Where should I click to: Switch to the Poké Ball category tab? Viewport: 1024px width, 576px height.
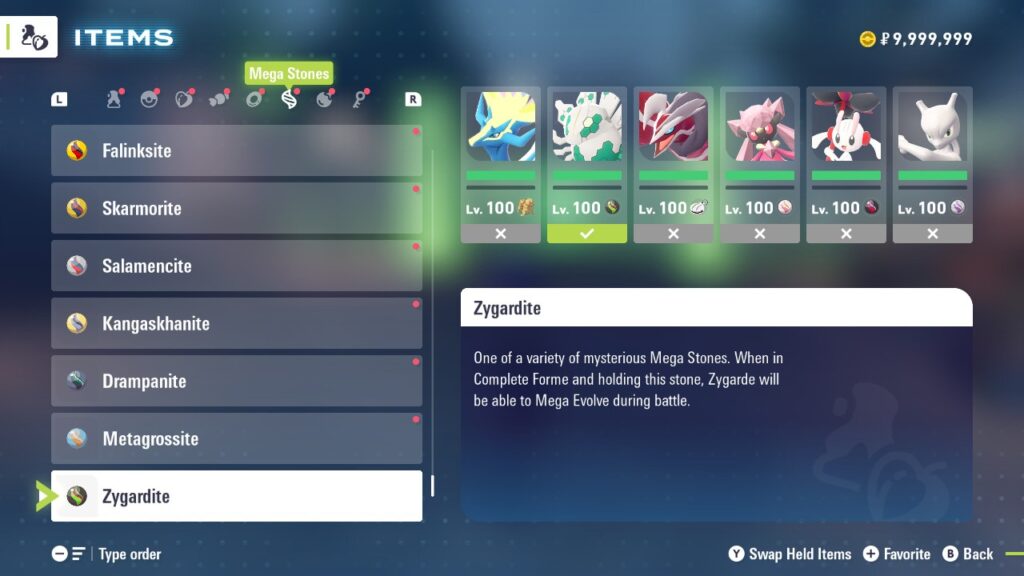(x=149, y=99)
